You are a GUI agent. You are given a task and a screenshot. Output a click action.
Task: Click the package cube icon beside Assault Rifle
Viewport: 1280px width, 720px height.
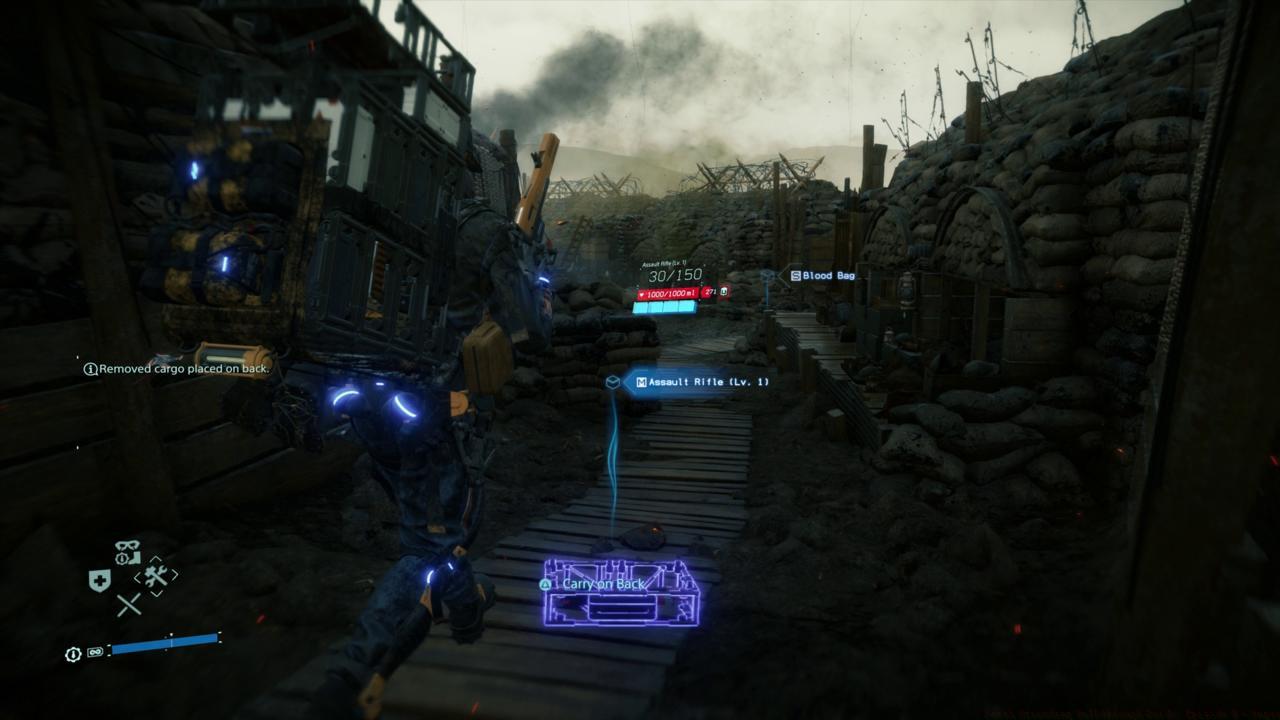click(615, 380)
